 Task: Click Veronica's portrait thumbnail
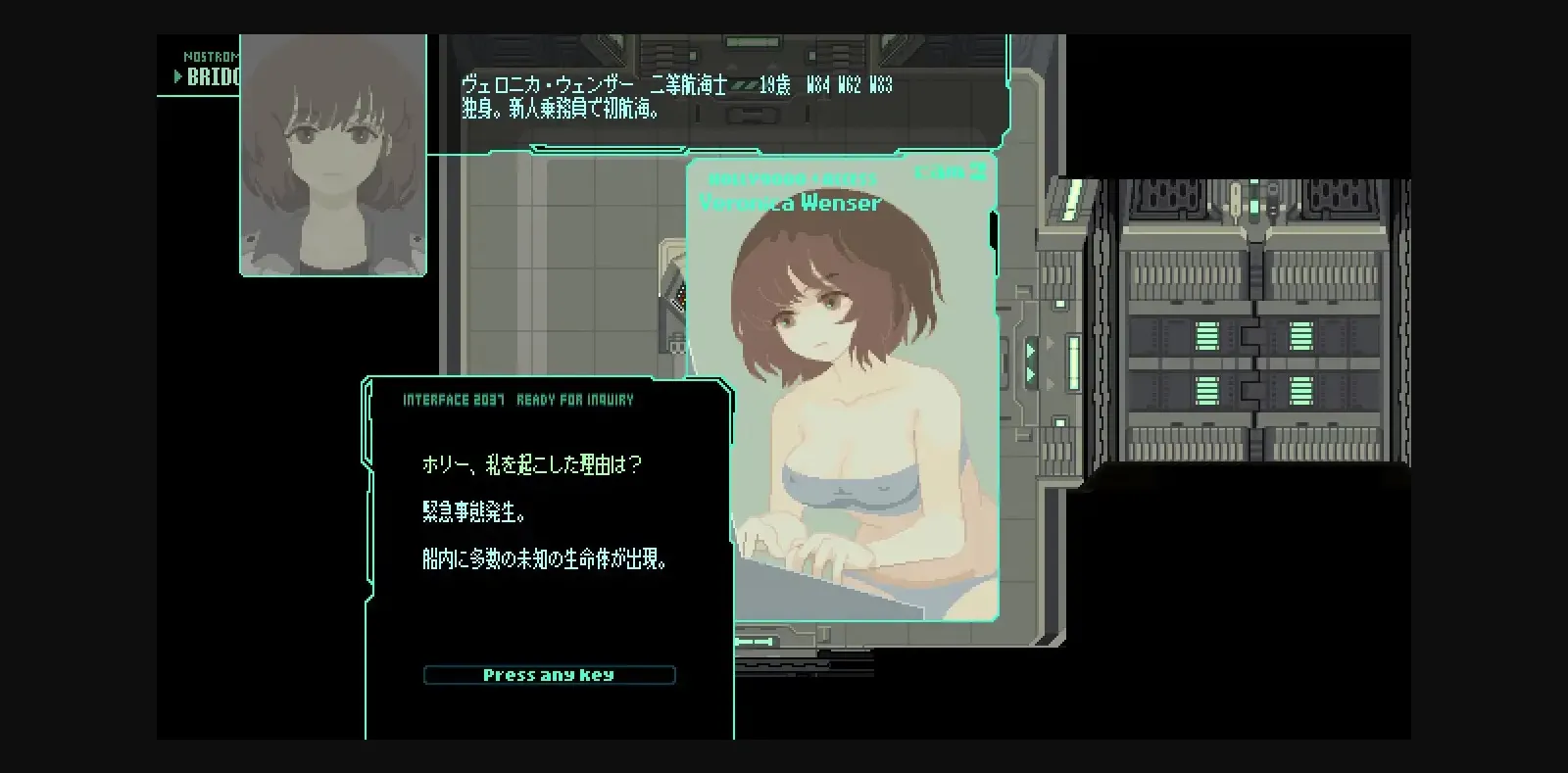(332, 155)
